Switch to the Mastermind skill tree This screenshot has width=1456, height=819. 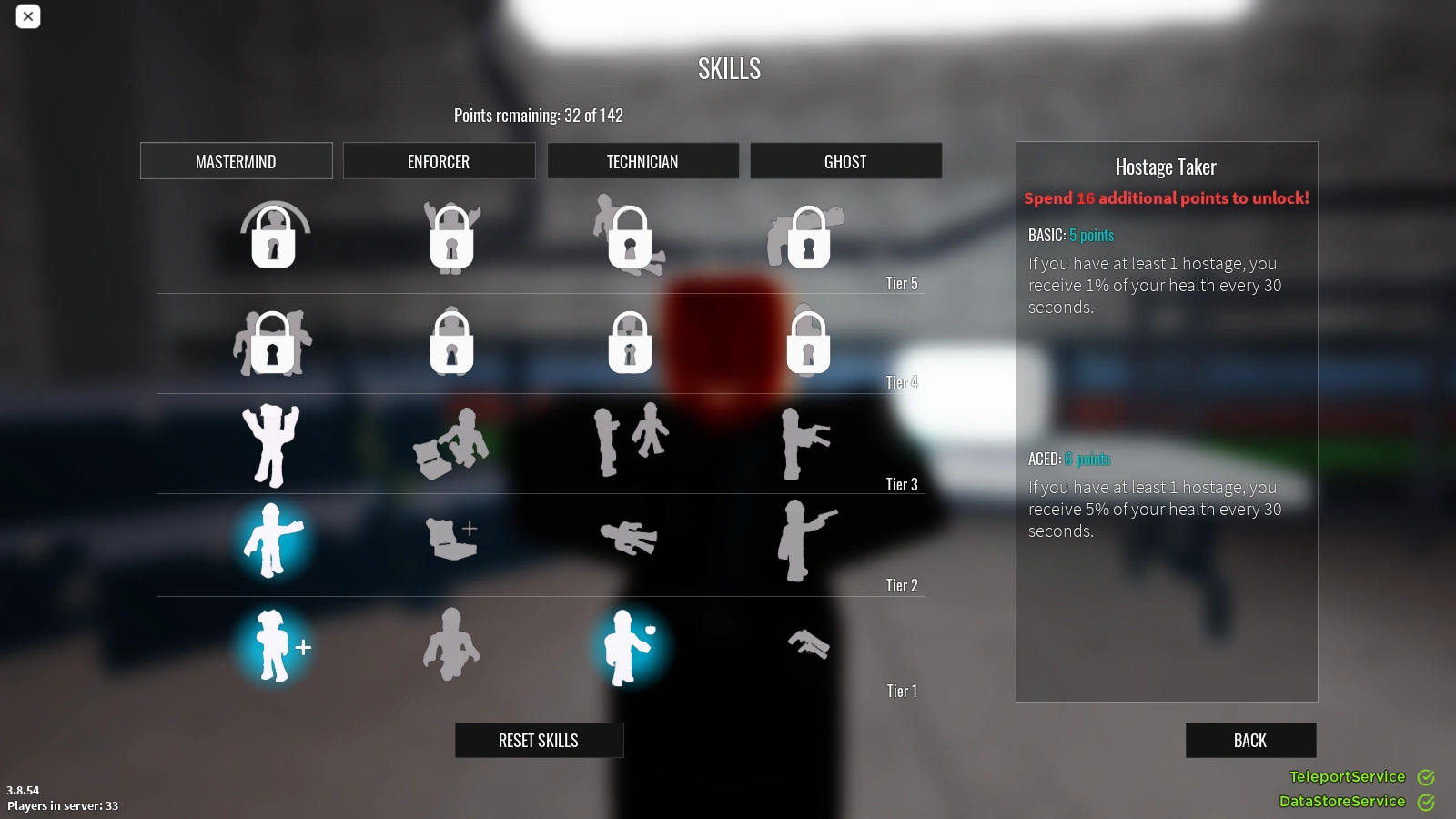[236, 161]
